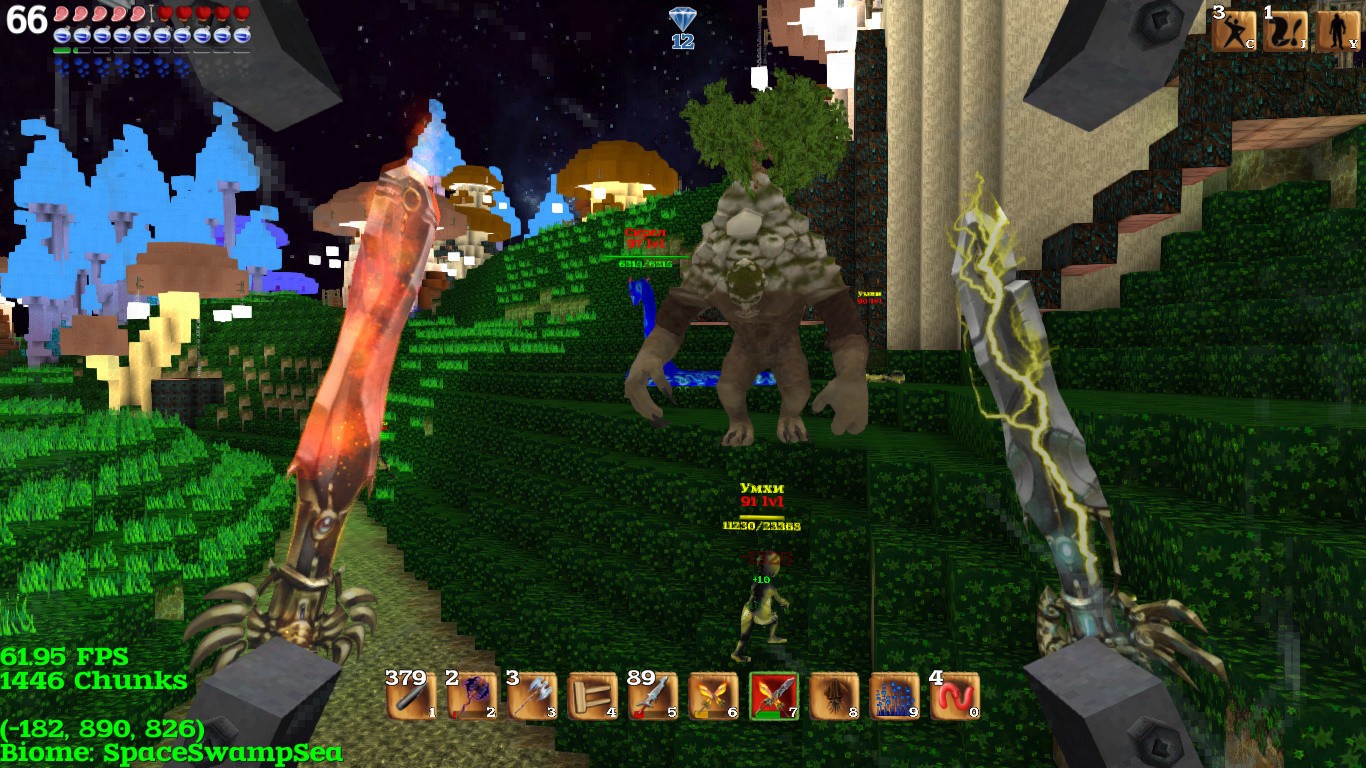This screenshot has width=1366, height=768.
Task: Select the dark squid item in slot 8
Action: [x=834, y=696]
